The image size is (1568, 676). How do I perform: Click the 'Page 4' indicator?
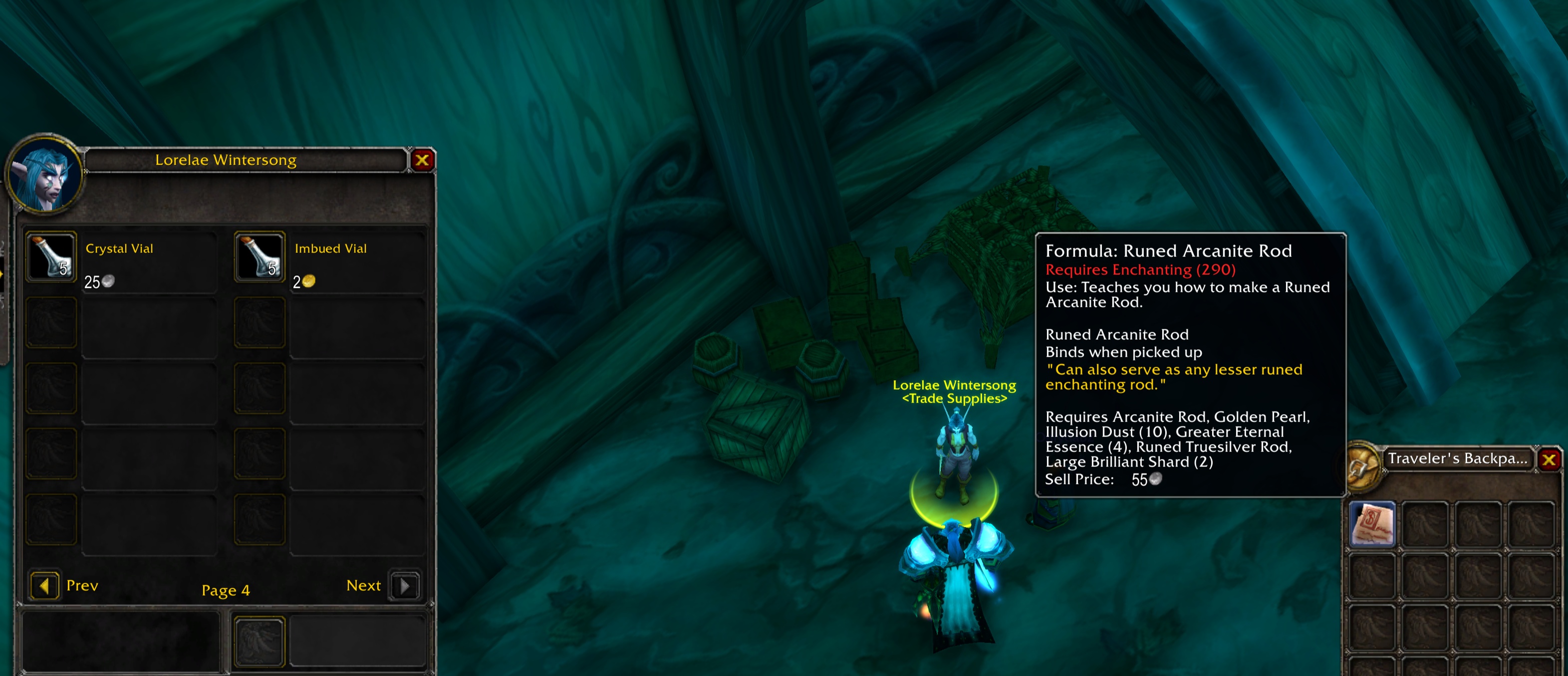(x=226, y=590)
